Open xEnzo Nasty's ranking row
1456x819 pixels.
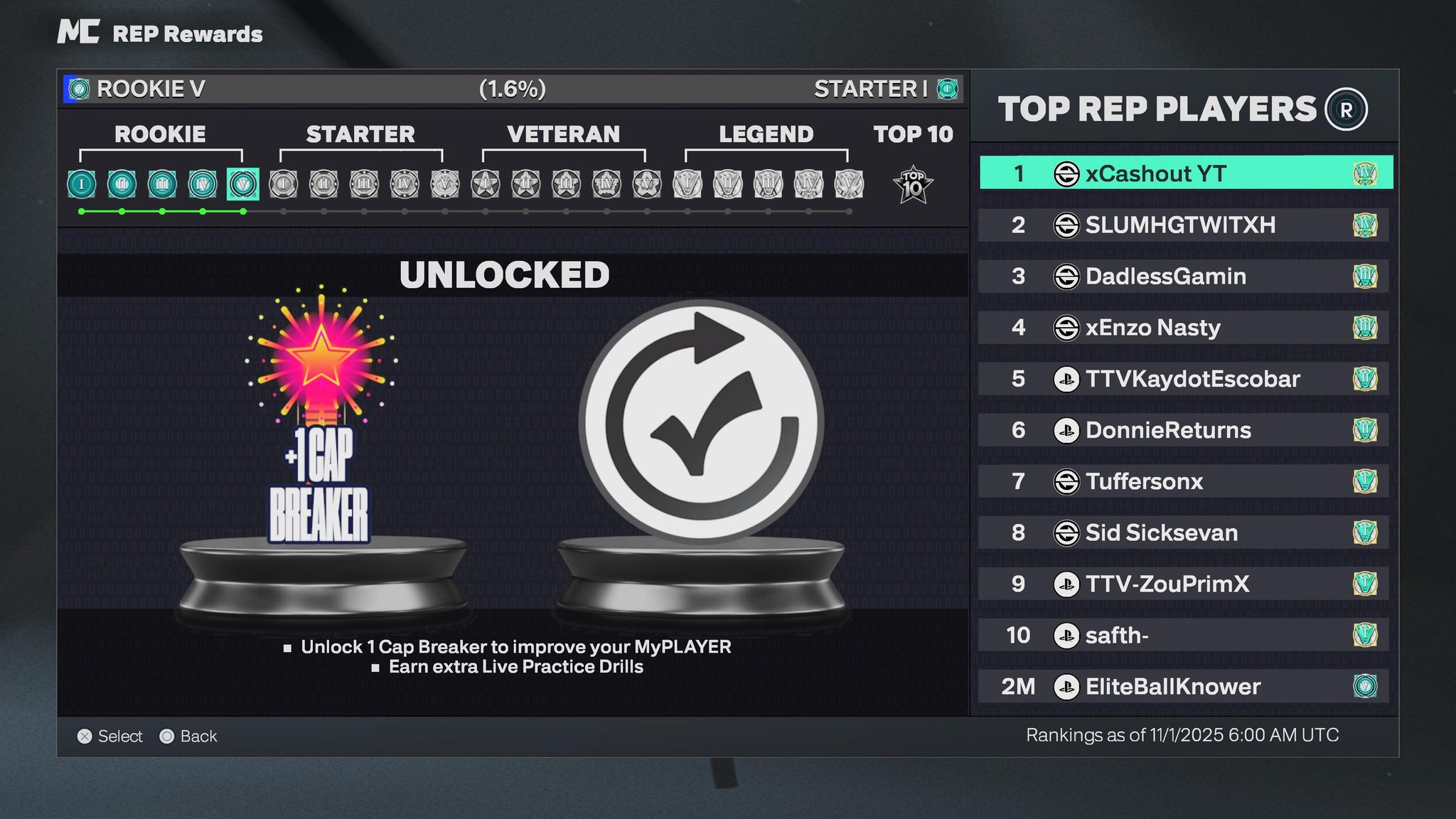[1184, 328]
